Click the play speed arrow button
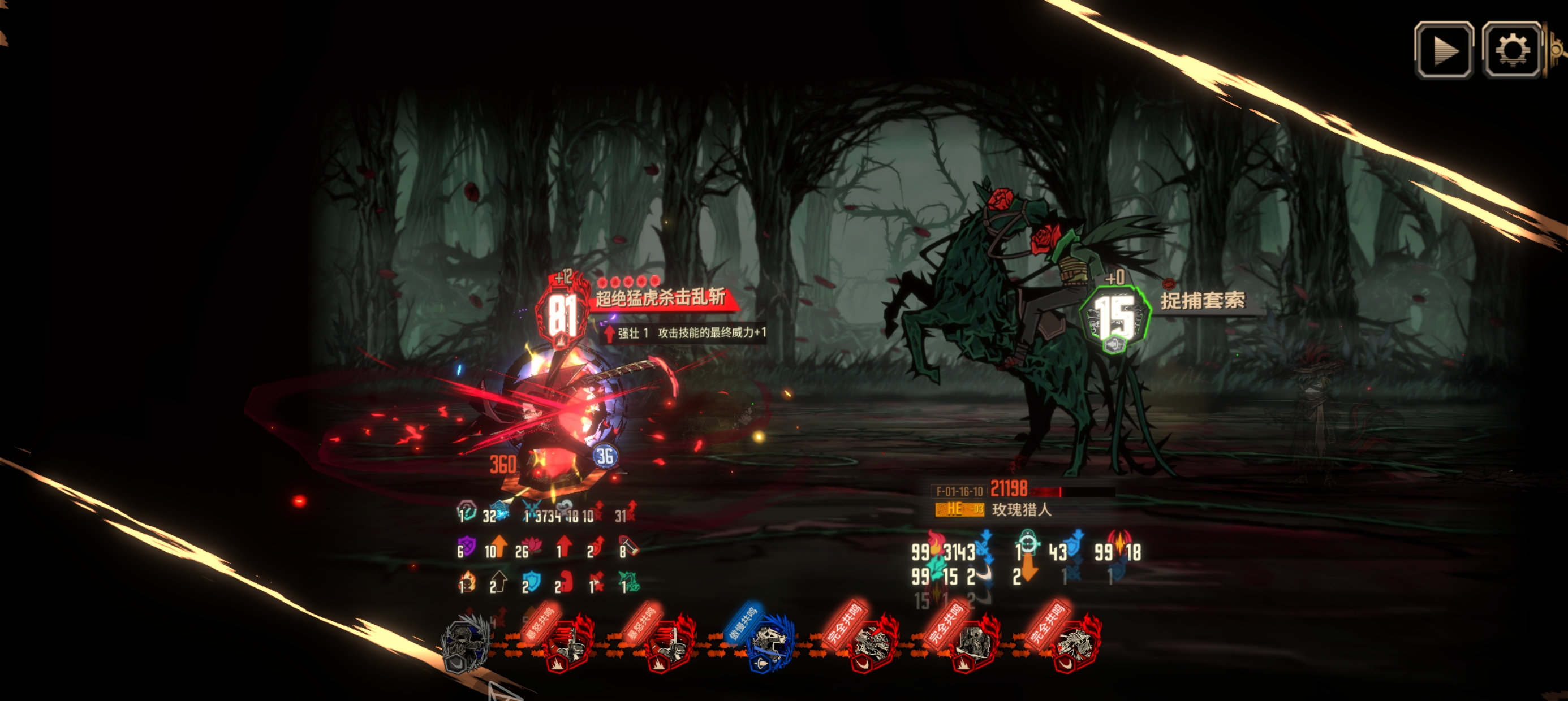The height and width of the screenshot is (701, 1568). pos(1444,50)
